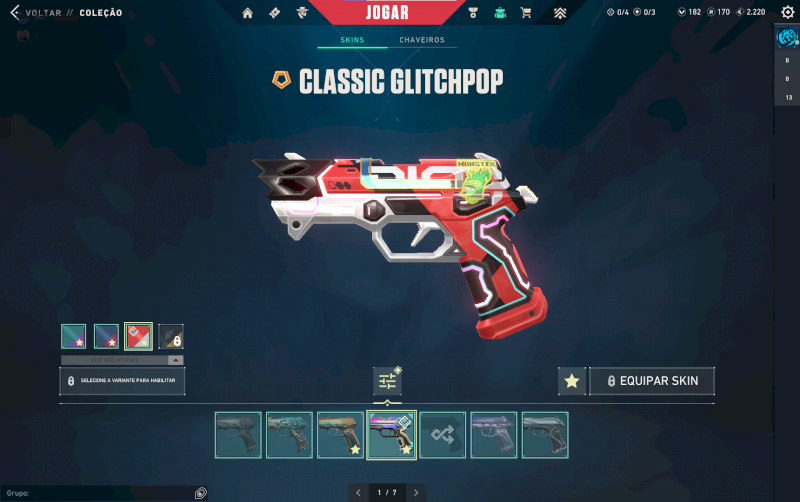Choose the random shuffle skin tile

pyautogui.click(x=442, y=435)
